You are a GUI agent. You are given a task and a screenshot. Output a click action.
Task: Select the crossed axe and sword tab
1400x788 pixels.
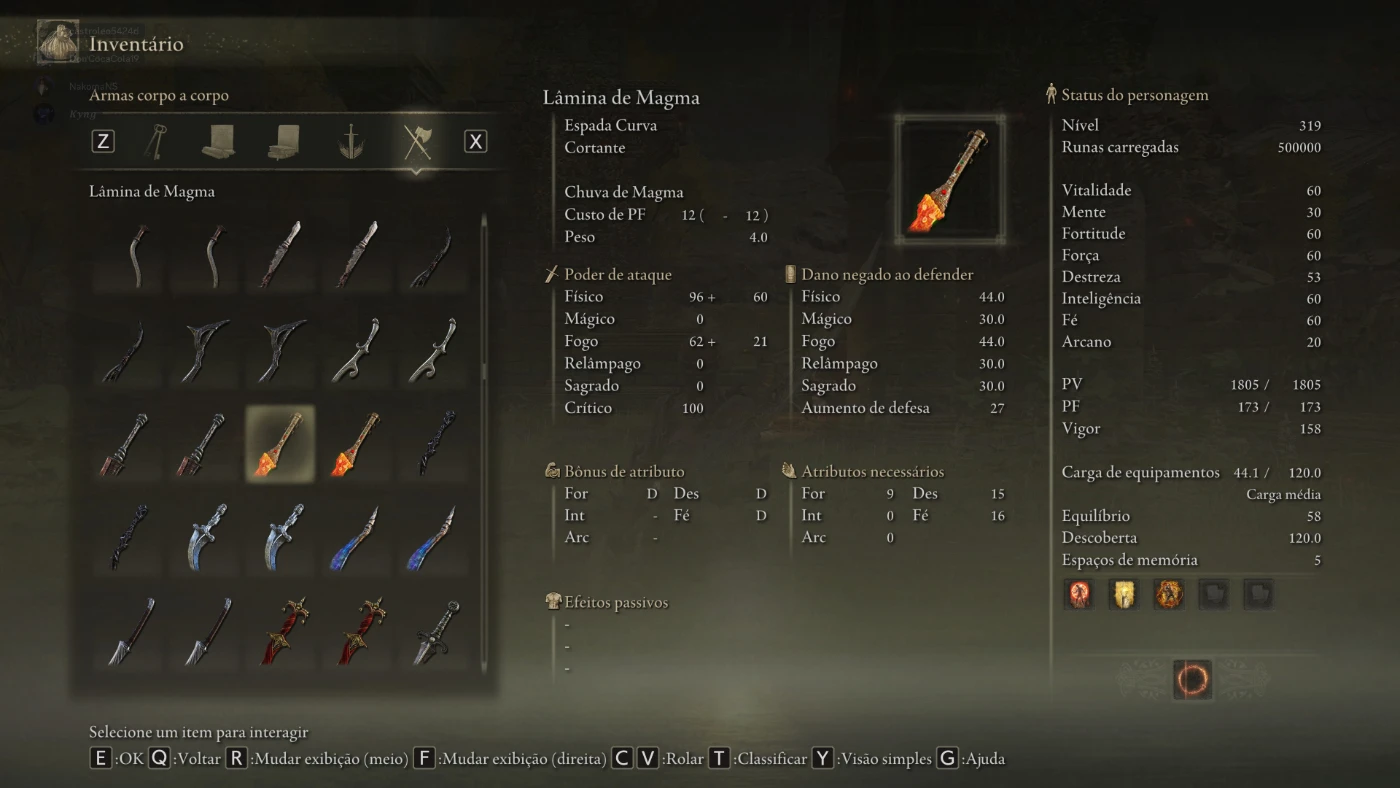[416, 141]
